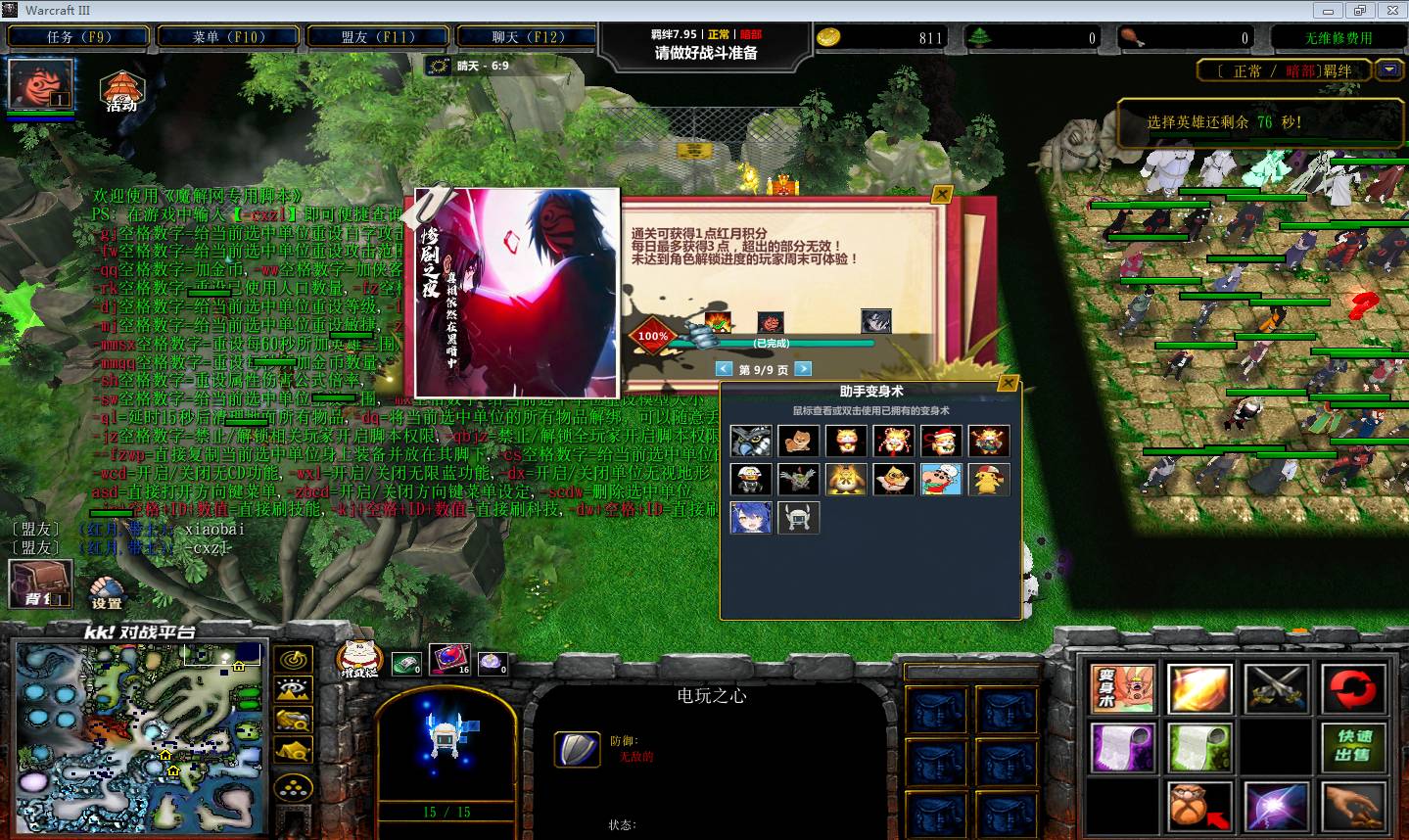The width and height of the screenshot is (1409, 840).
Task: Select the Shiba dog transformation icon
Action: [798, 441]
